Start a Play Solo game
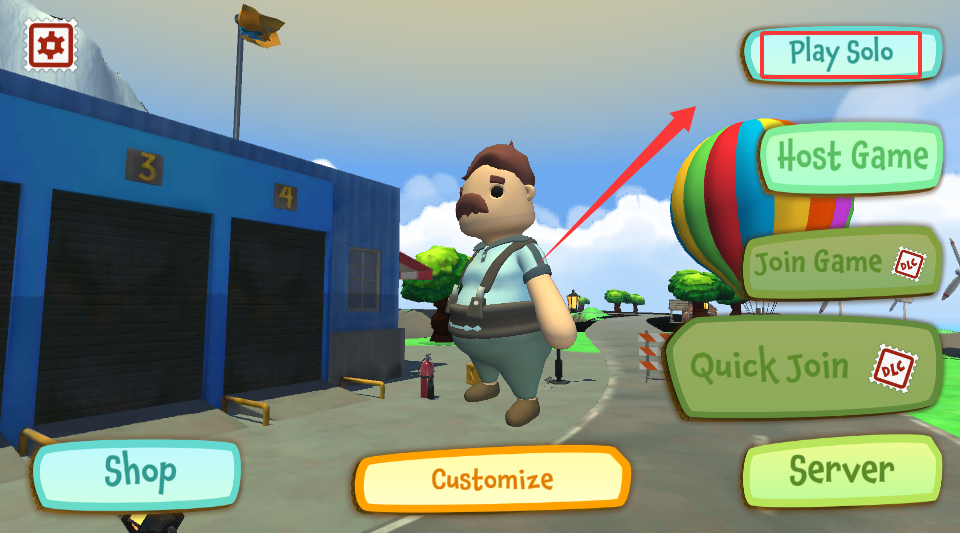 [840, 53]
